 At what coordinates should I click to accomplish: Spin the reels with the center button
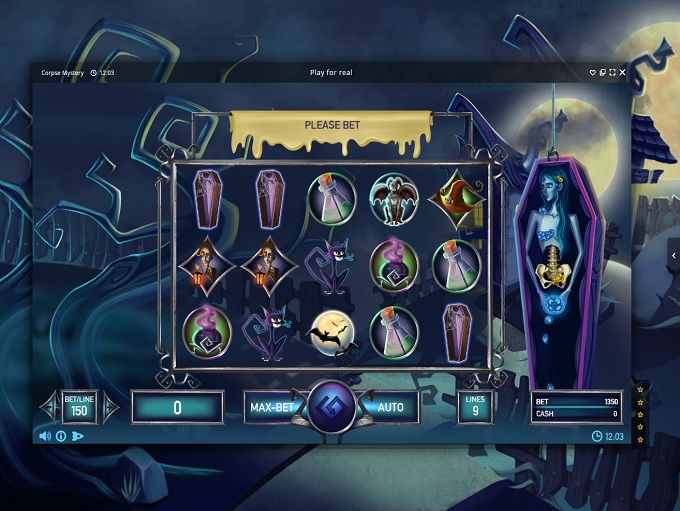click(x=330, y=408)
